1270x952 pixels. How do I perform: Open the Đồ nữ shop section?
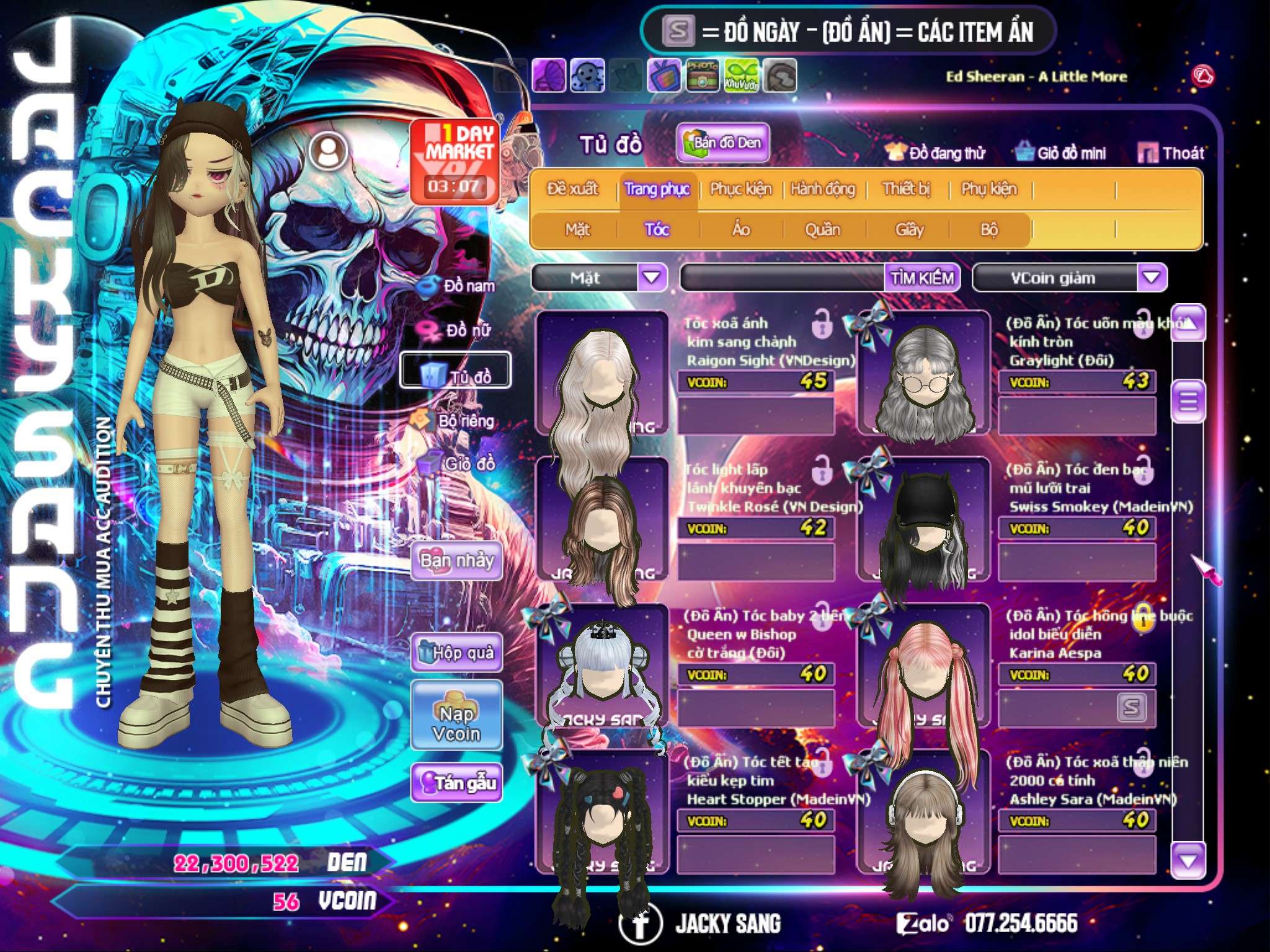coord(459,330)
